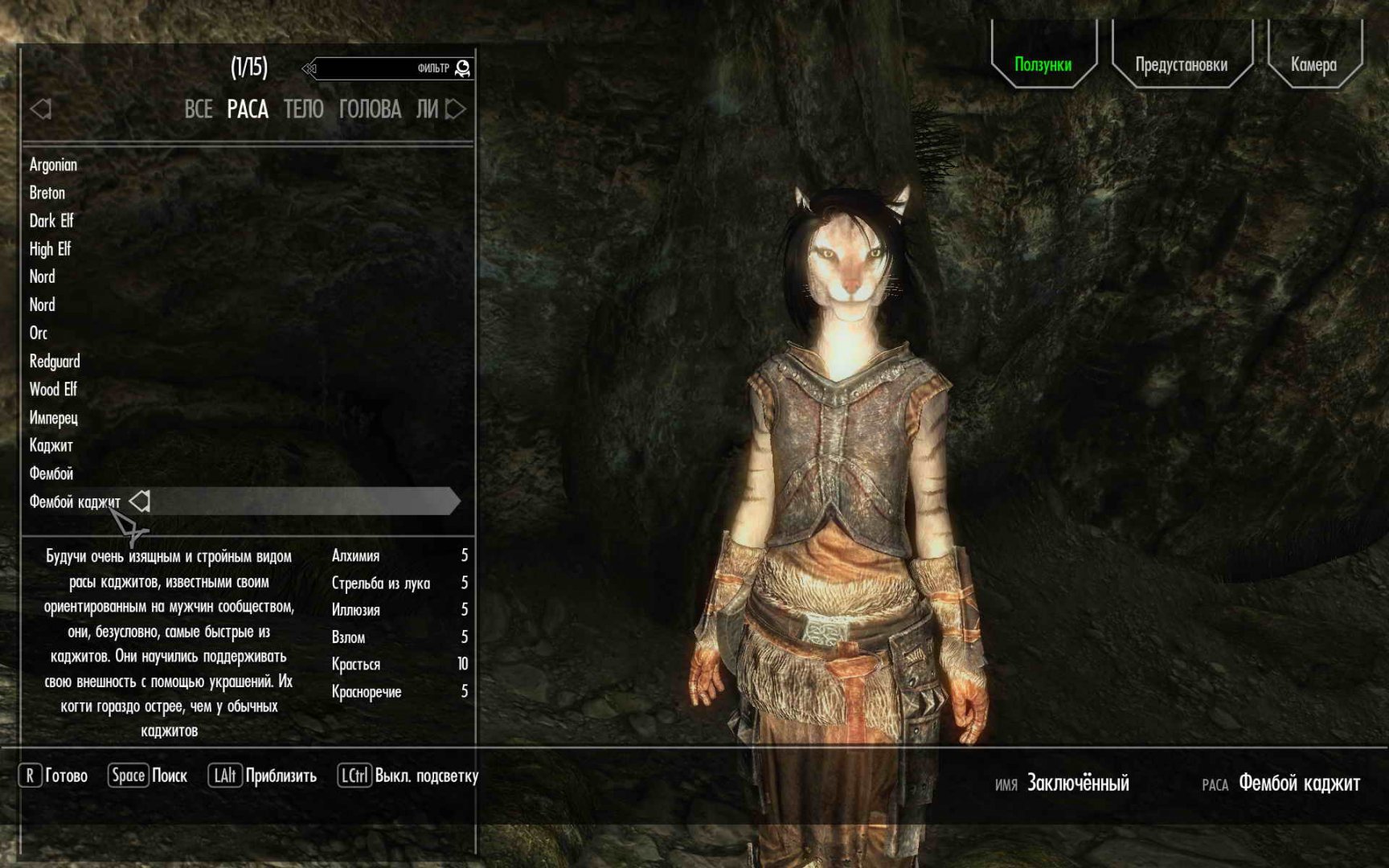This screenshot has width=1389, height=868.
Task: Open the ТЕЛО category tab
Action: [303, 109]
